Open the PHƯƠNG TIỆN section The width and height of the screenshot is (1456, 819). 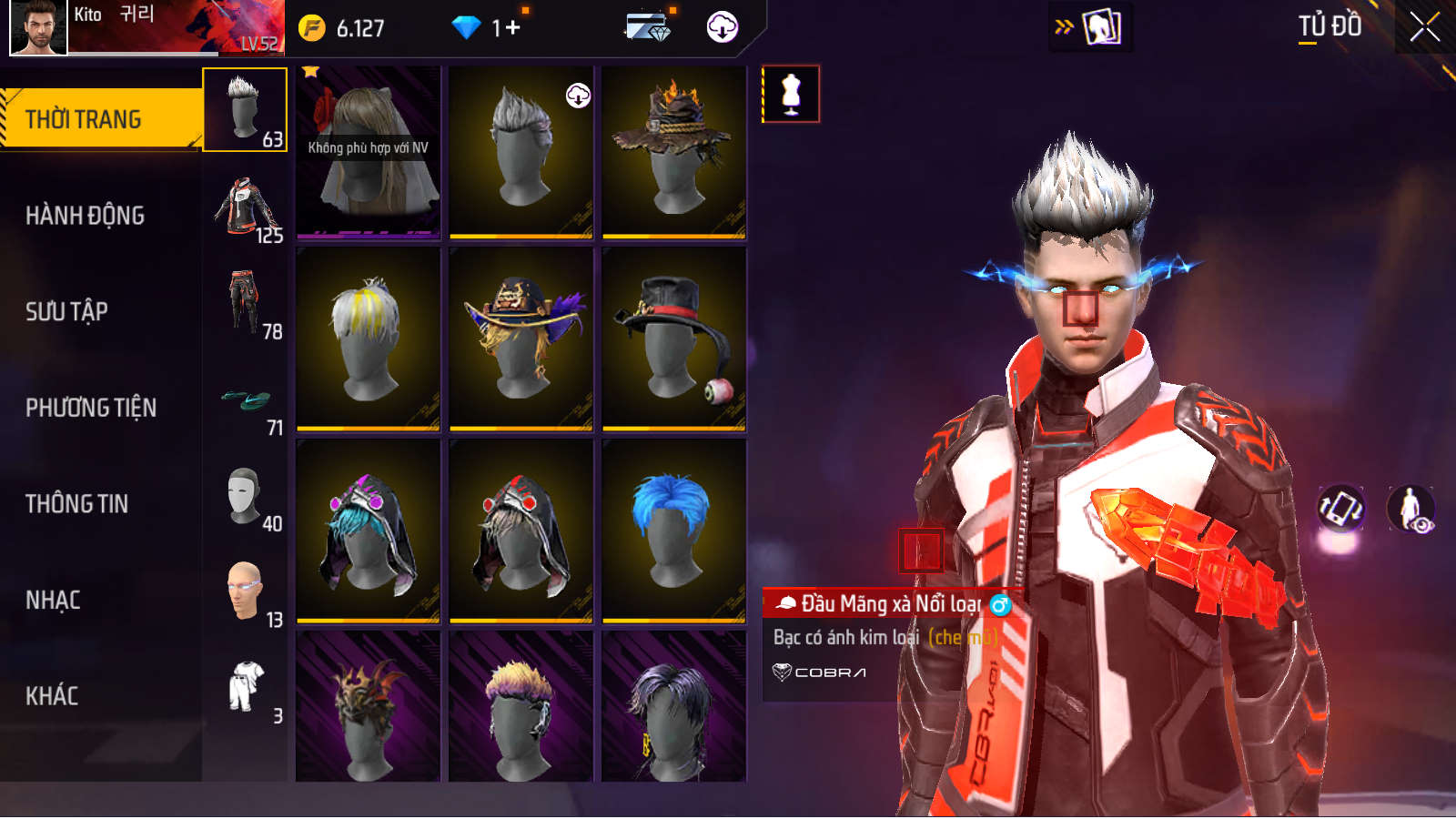click(x=91, y=408)
